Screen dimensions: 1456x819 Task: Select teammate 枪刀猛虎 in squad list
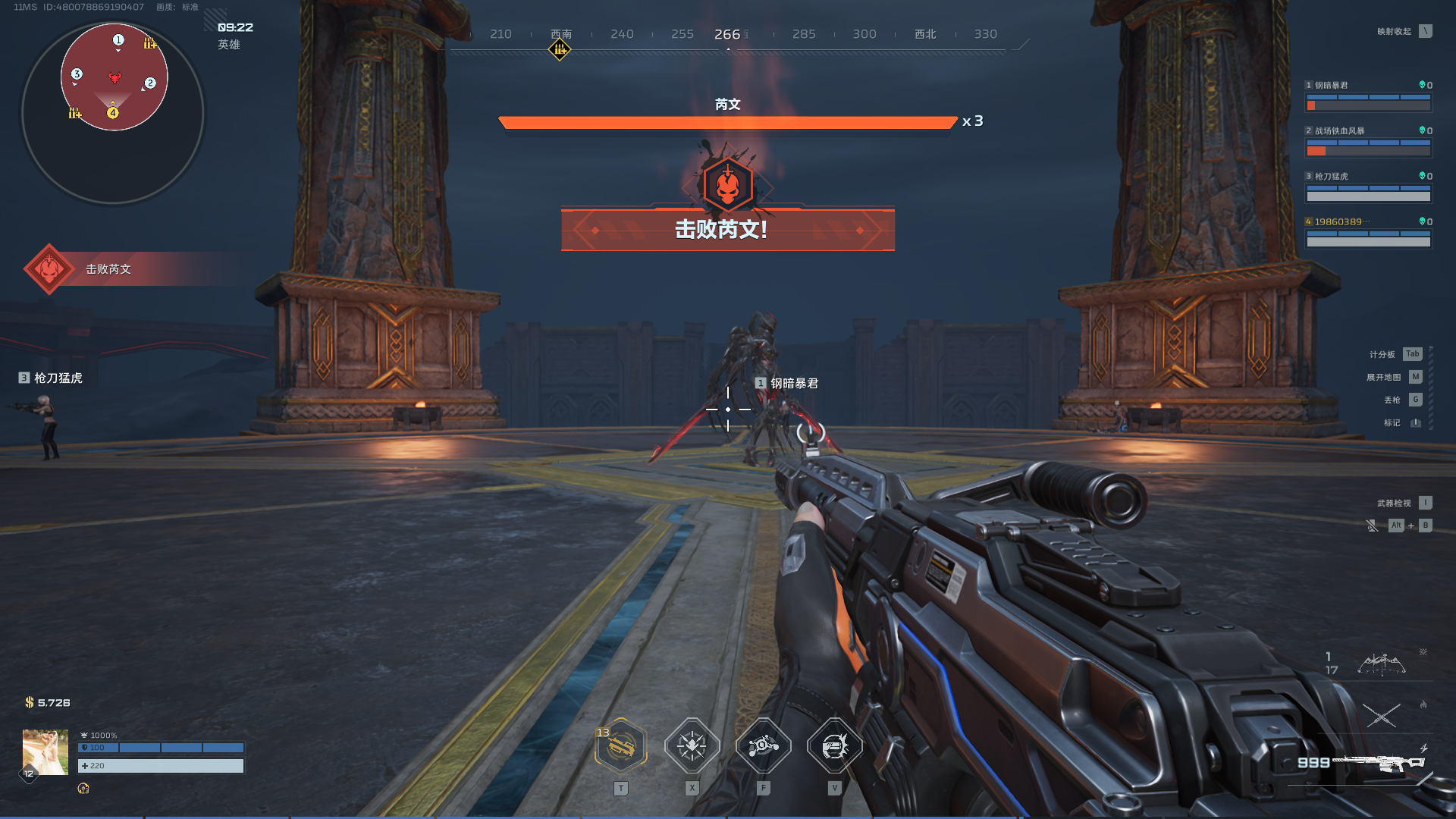pos(1368,187)
